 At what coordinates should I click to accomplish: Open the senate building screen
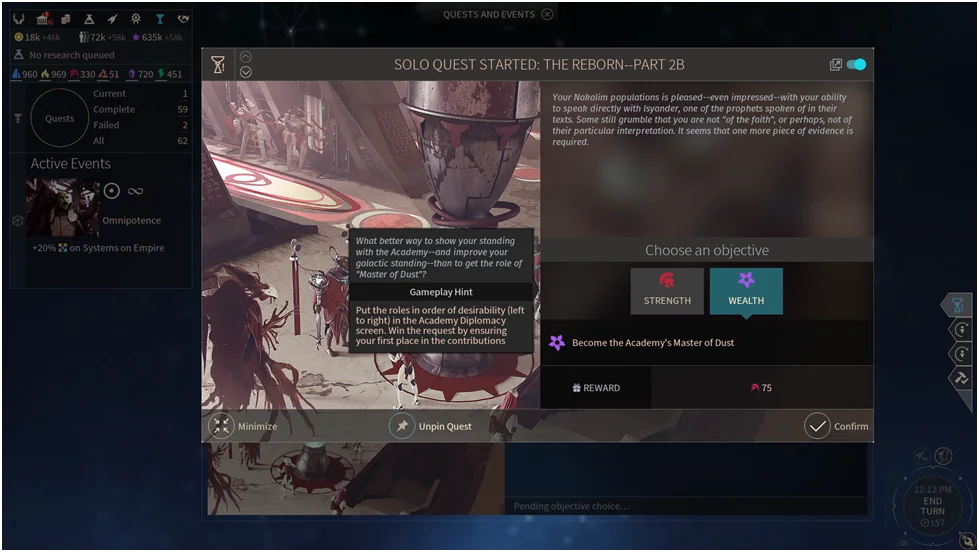click(x=43, y=19)
